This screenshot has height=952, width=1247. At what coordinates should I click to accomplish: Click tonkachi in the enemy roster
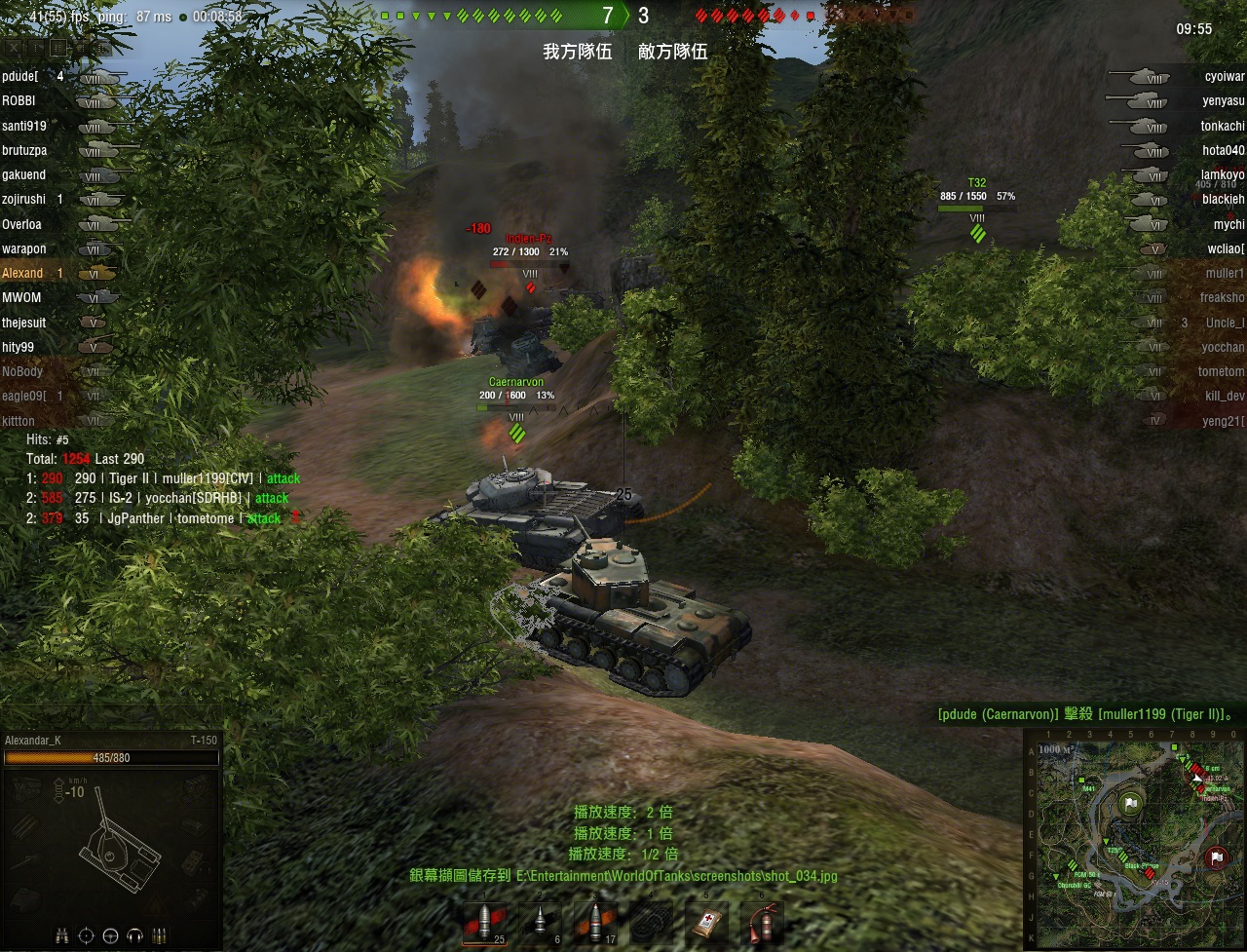[1222, 126]
